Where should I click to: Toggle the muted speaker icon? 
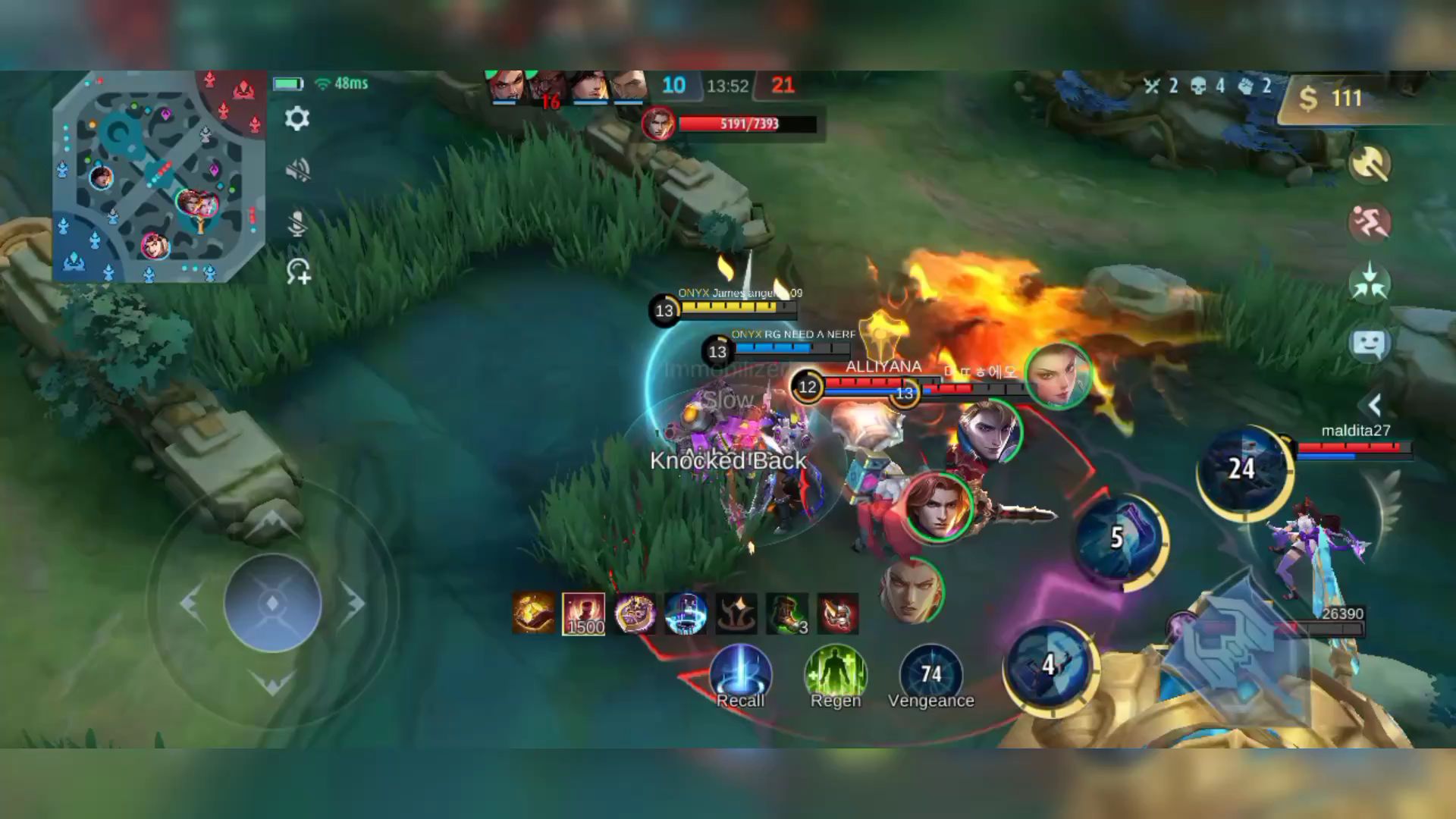click(297, 170)
